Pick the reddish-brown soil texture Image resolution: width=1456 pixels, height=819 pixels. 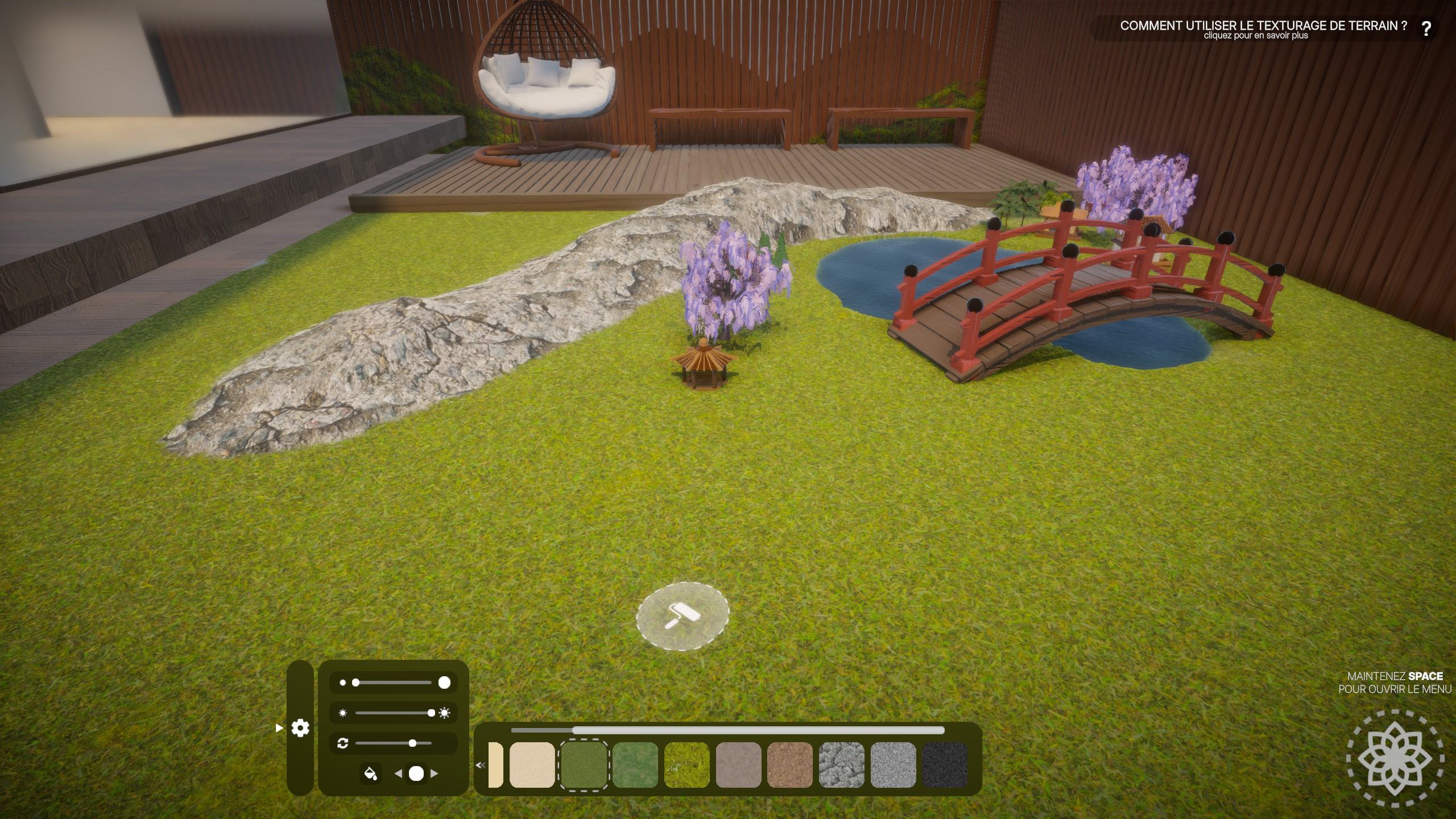790,766
